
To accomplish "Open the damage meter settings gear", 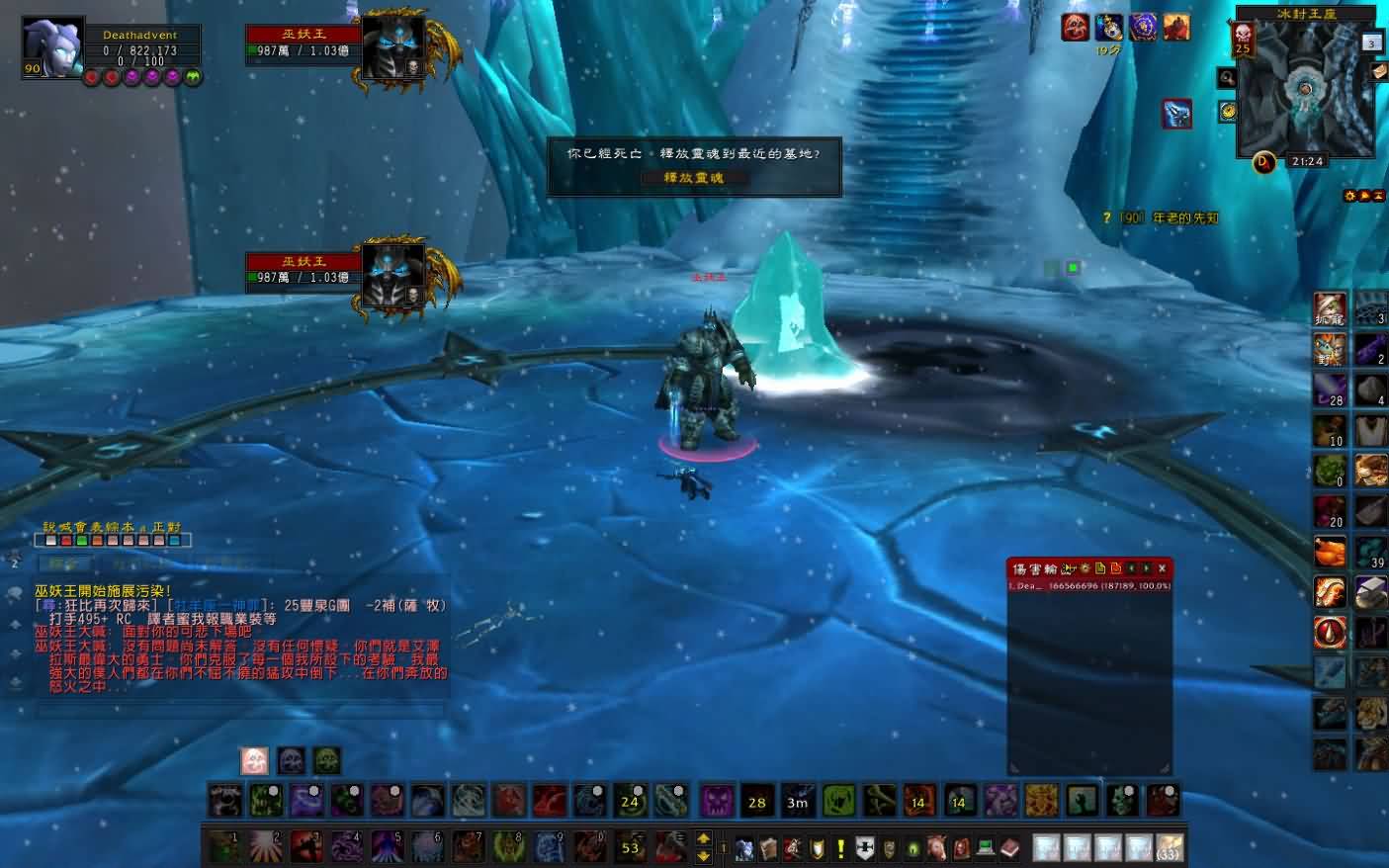I will coord(1085,568).
